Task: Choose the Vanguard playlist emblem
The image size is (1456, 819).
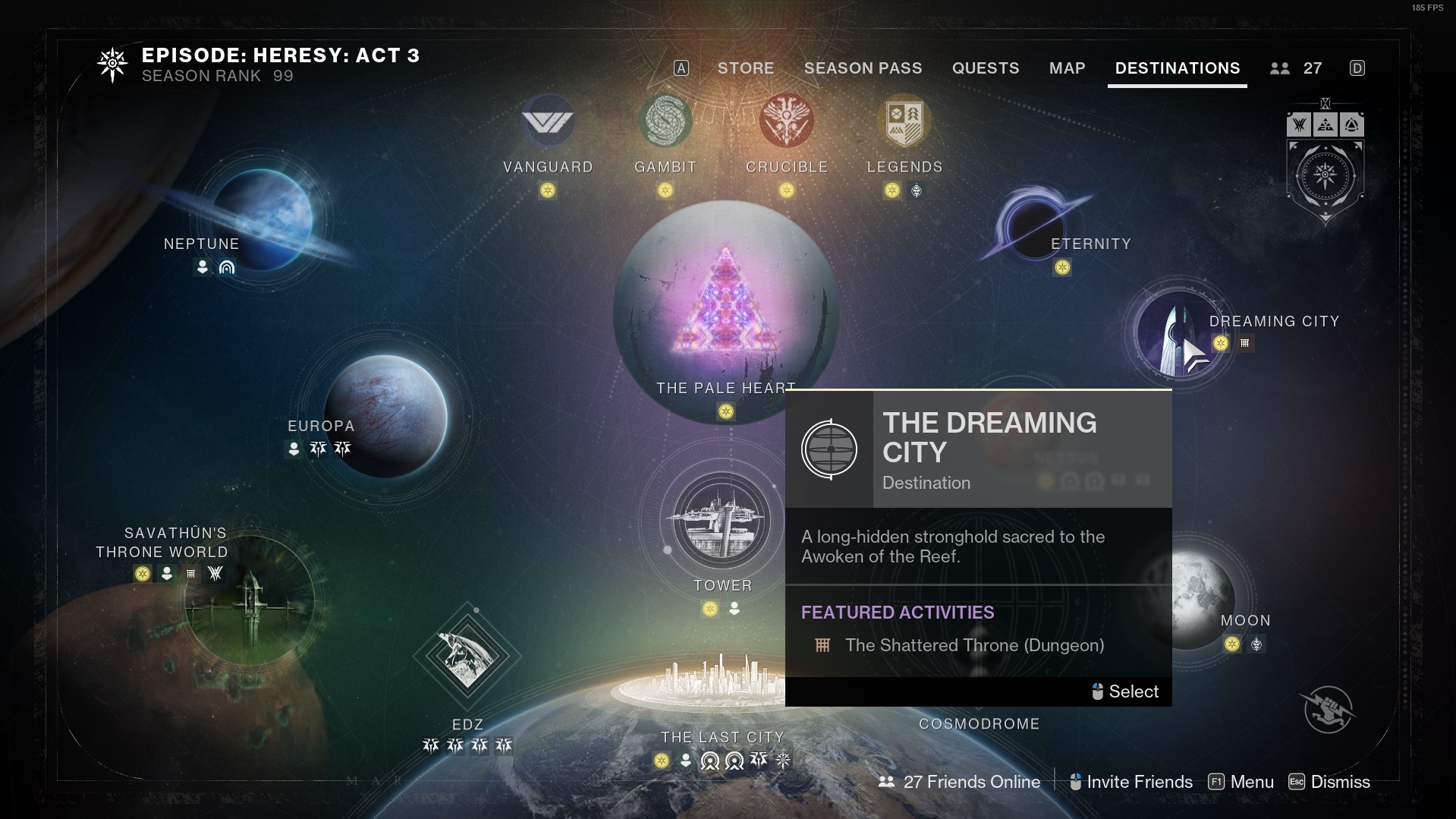Action: (x=548, y=121)
